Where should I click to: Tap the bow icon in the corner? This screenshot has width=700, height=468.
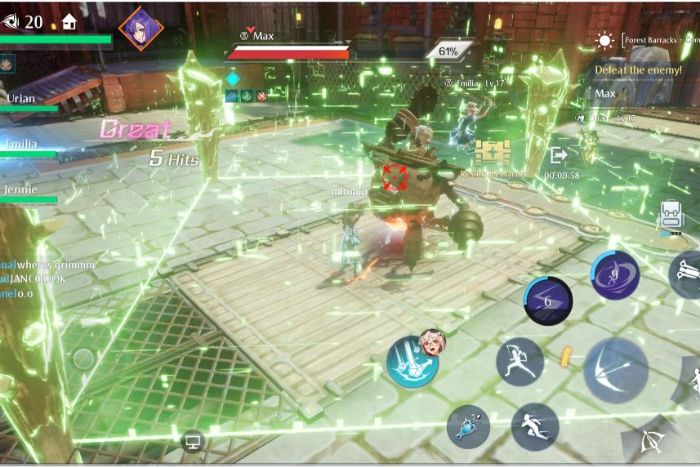tap(646, 441)
